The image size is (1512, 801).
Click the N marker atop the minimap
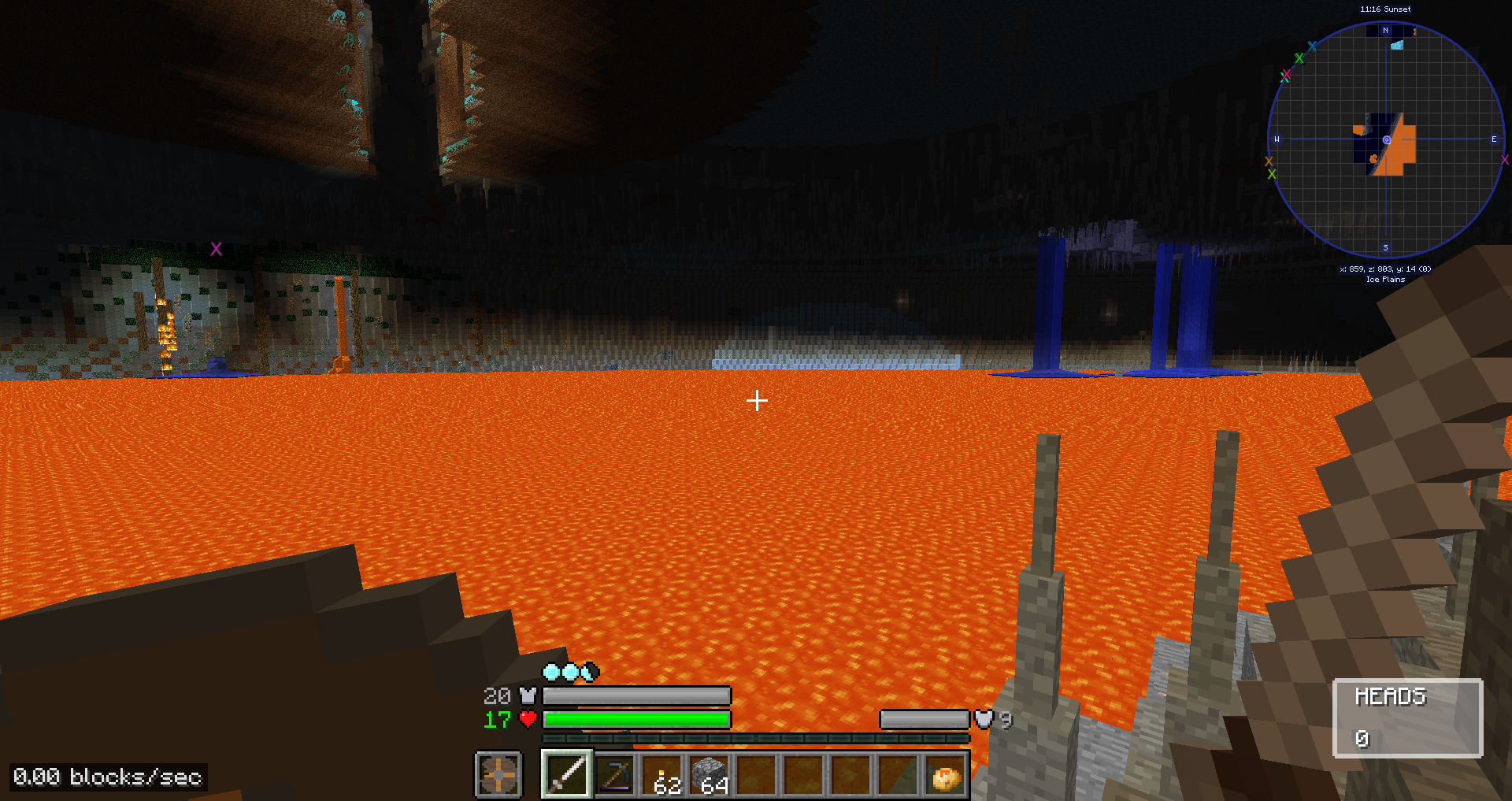click(x=1384, y=28)
